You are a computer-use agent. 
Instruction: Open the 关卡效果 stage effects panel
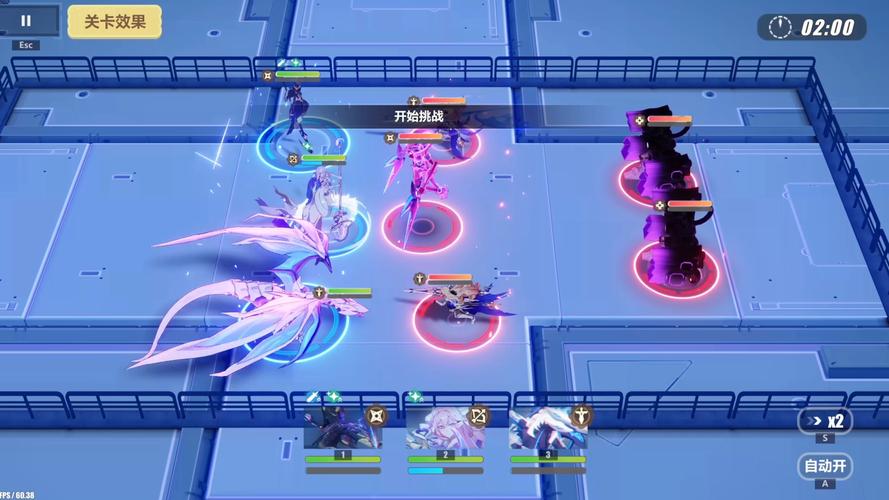pyautogui.click(x=115, y=21)
